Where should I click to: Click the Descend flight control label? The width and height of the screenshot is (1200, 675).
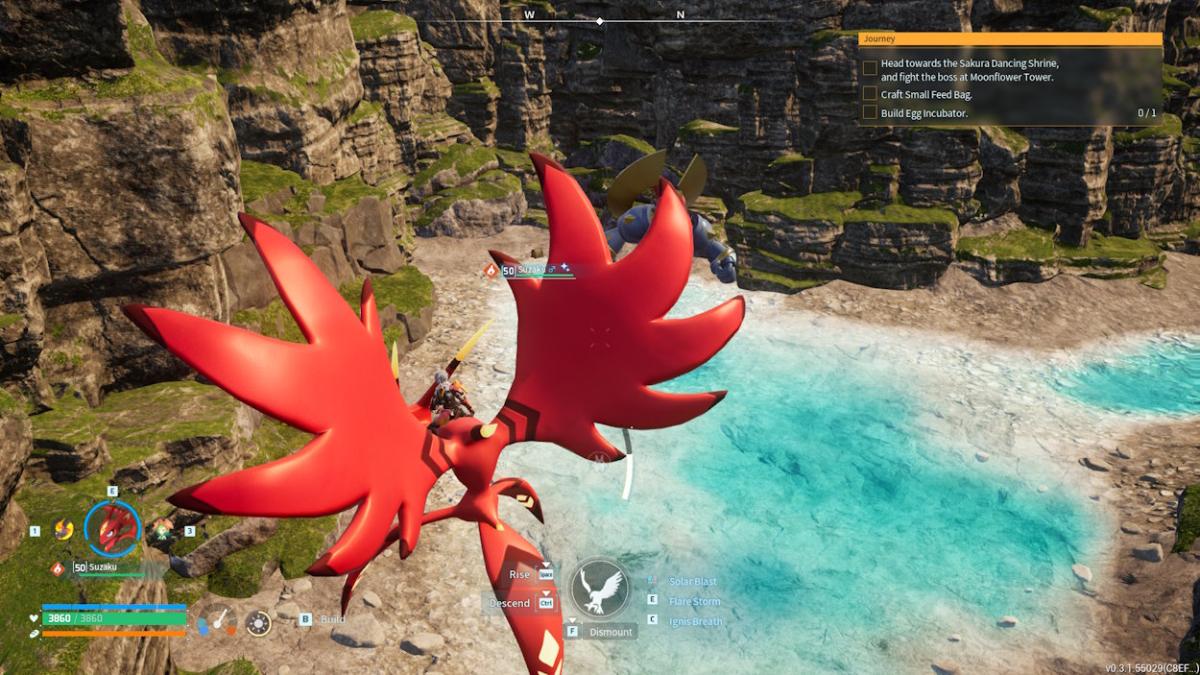pyautogui.click(x=510, y=603)
